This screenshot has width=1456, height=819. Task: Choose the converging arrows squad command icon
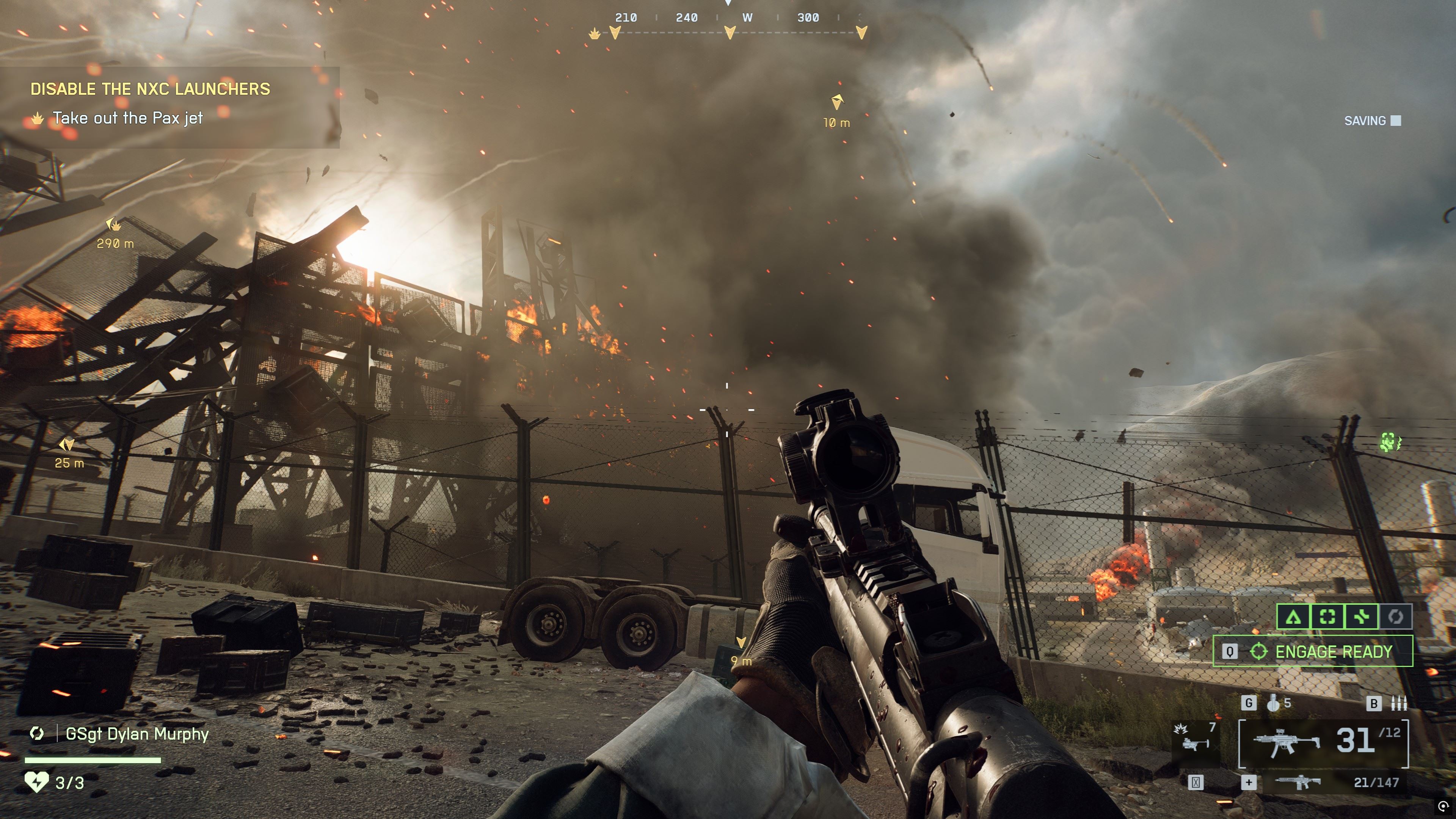pos(1362,617)
